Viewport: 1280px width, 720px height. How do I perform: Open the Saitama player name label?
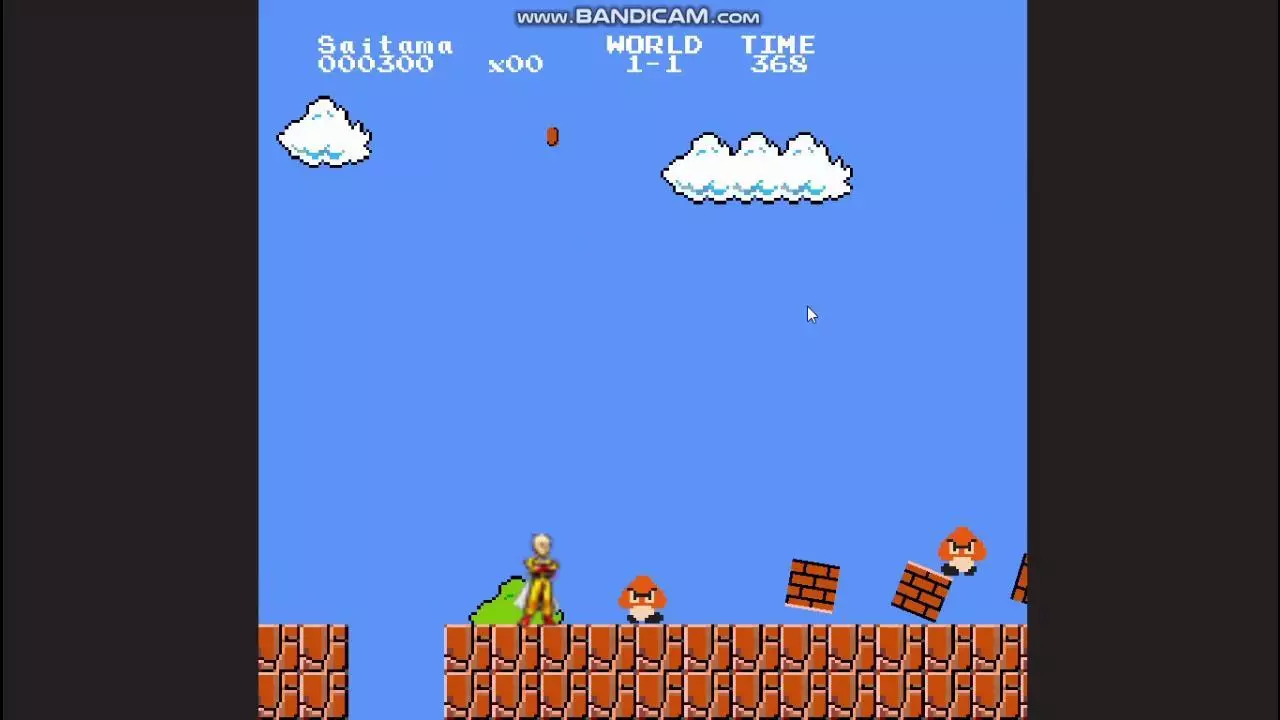pyautogui.click(x=385, y=45)
